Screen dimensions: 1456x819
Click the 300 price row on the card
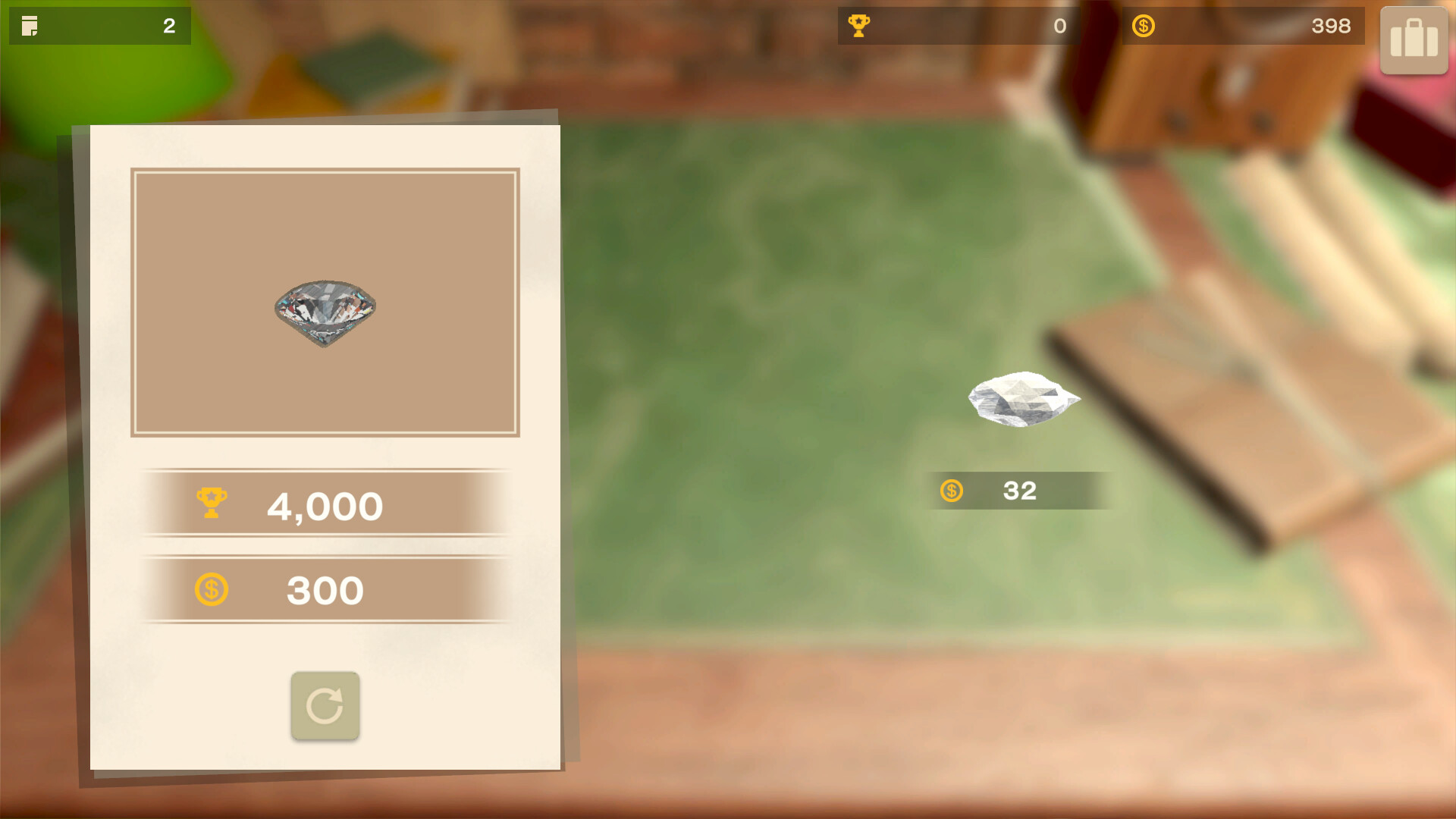coord(325,590)
